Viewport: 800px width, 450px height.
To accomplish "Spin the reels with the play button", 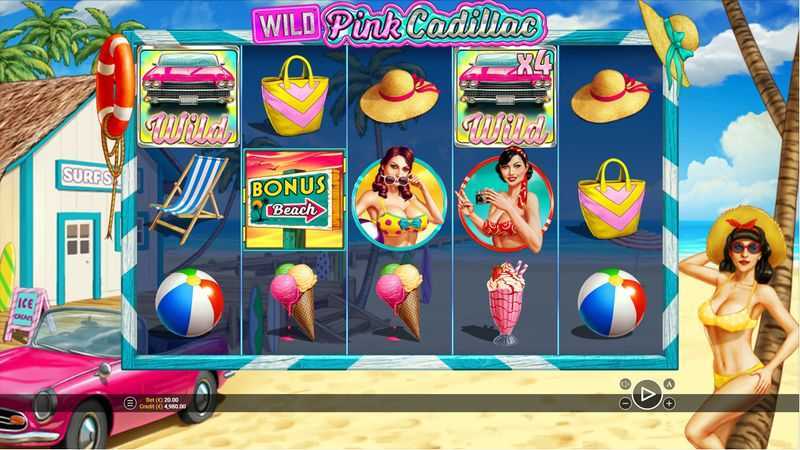I will (x=646, y=394).
